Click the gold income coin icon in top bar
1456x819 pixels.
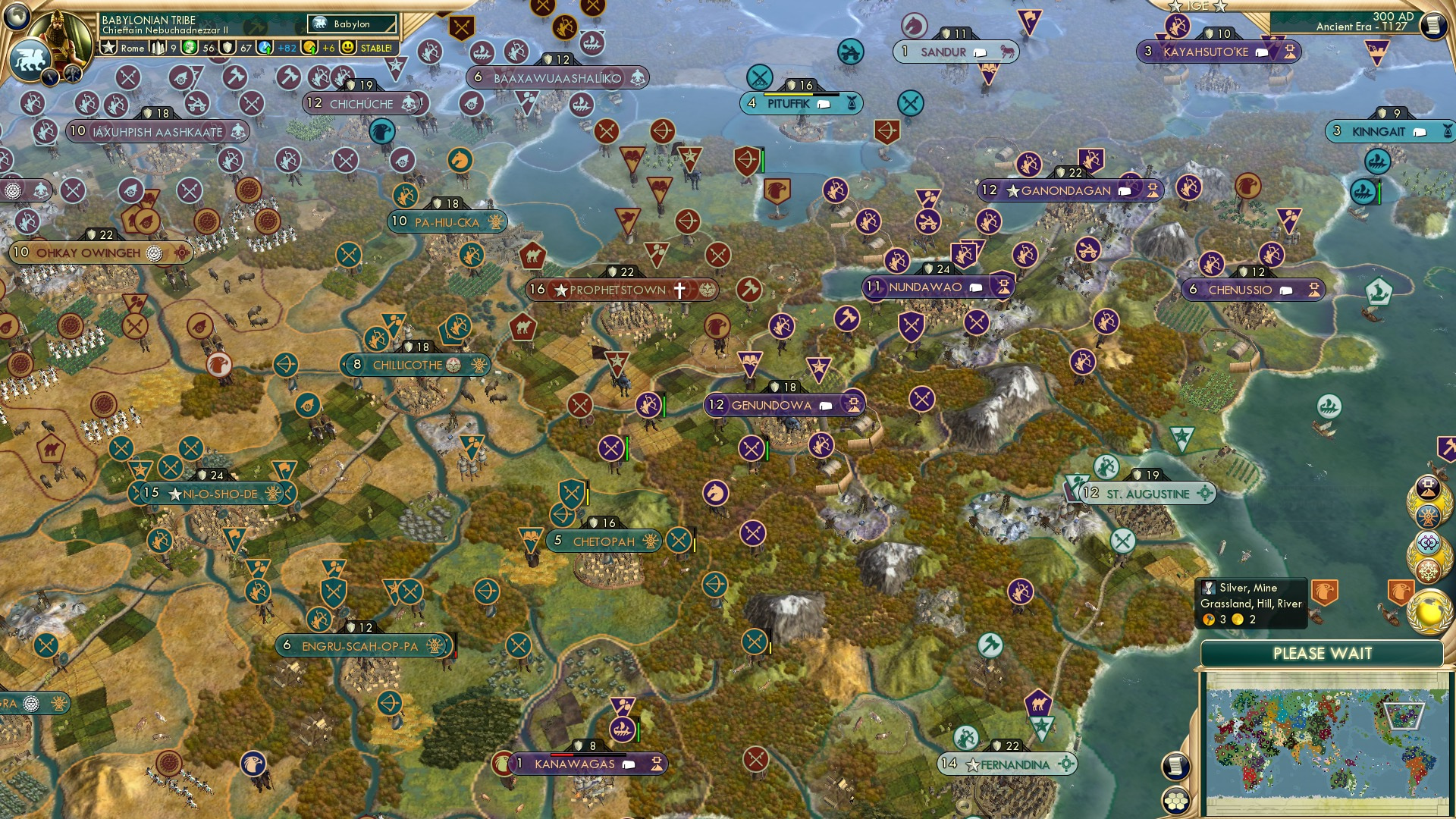pos(309,48)
